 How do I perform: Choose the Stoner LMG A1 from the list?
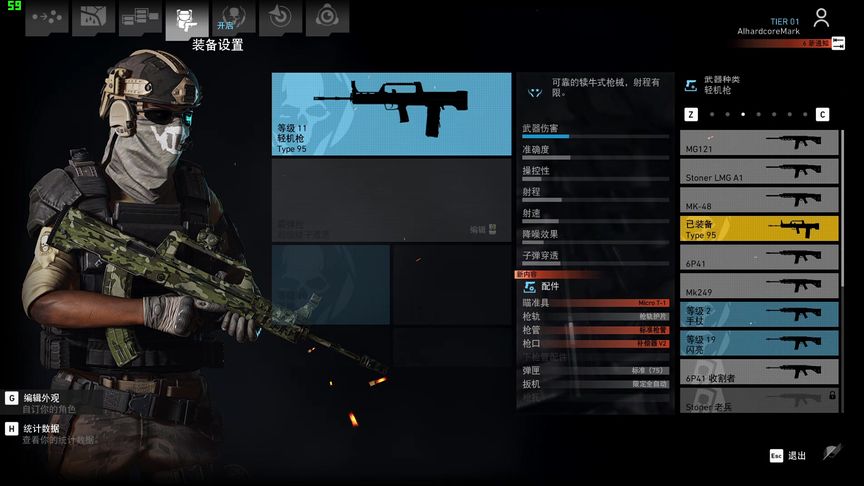[x=760, y=172]
